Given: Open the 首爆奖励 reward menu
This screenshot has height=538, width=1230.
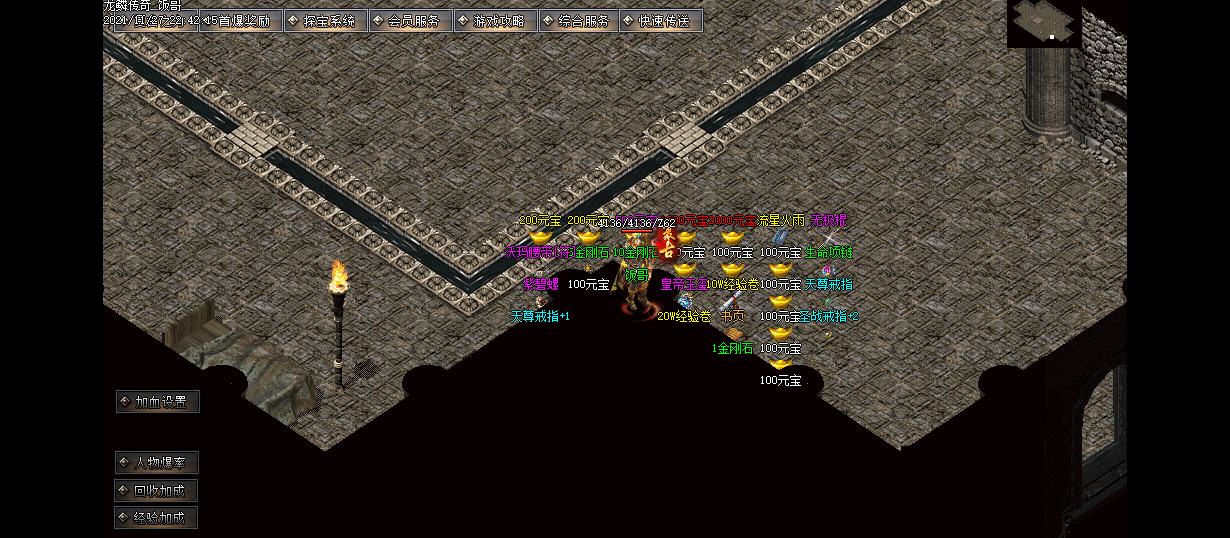Looking at the screenshot, I should [241, 21].
